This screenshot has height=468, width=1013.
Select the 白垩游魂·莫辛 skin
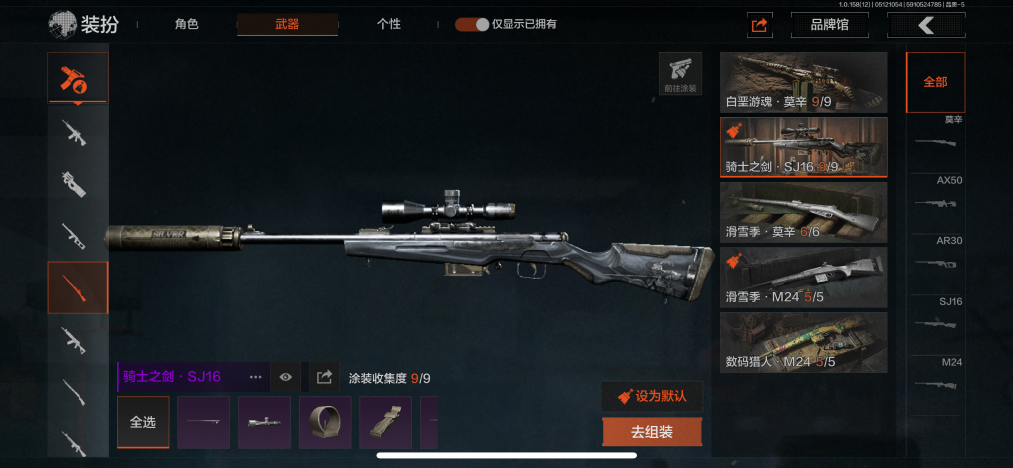tap(803, 82)
